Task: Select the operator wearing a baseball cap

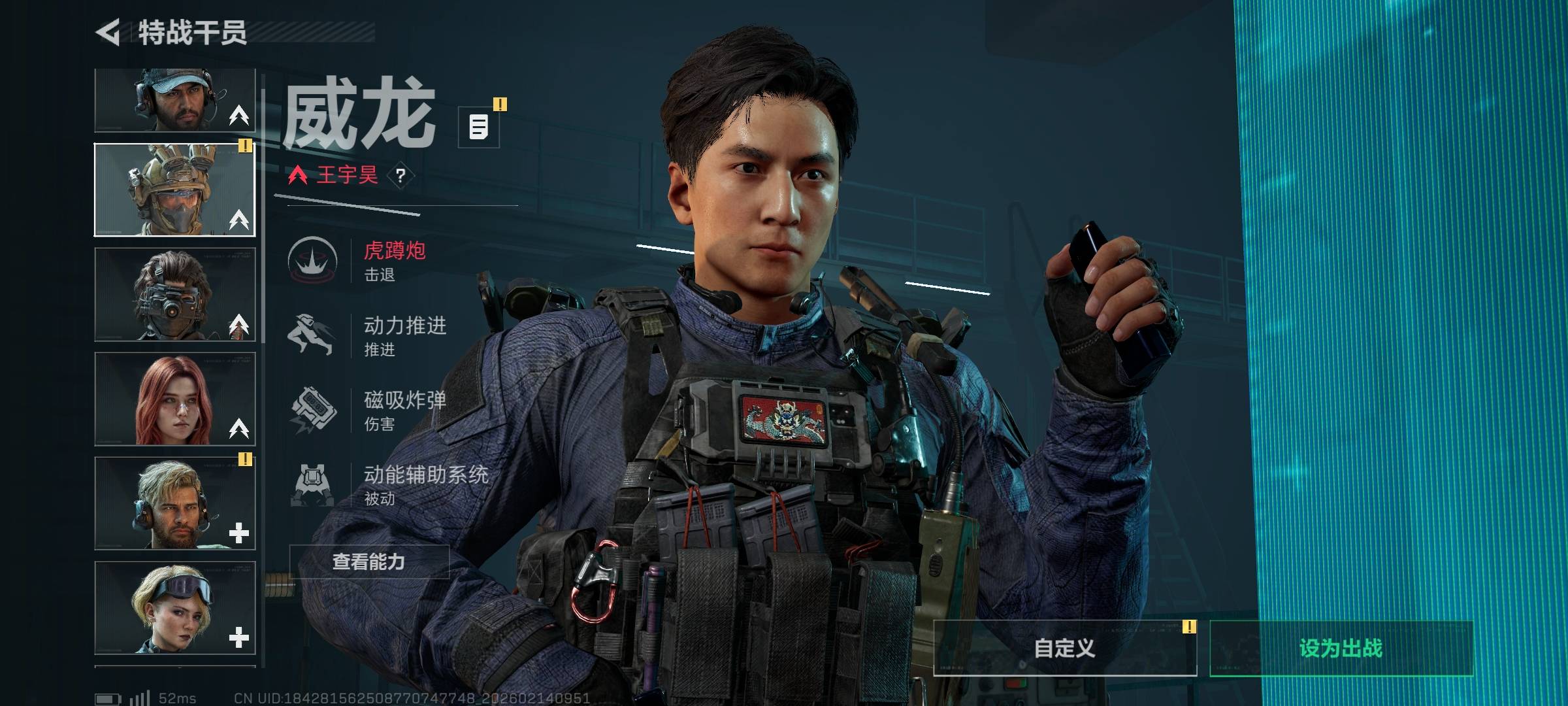Action: pyautogui.click(x=174, y=101)
